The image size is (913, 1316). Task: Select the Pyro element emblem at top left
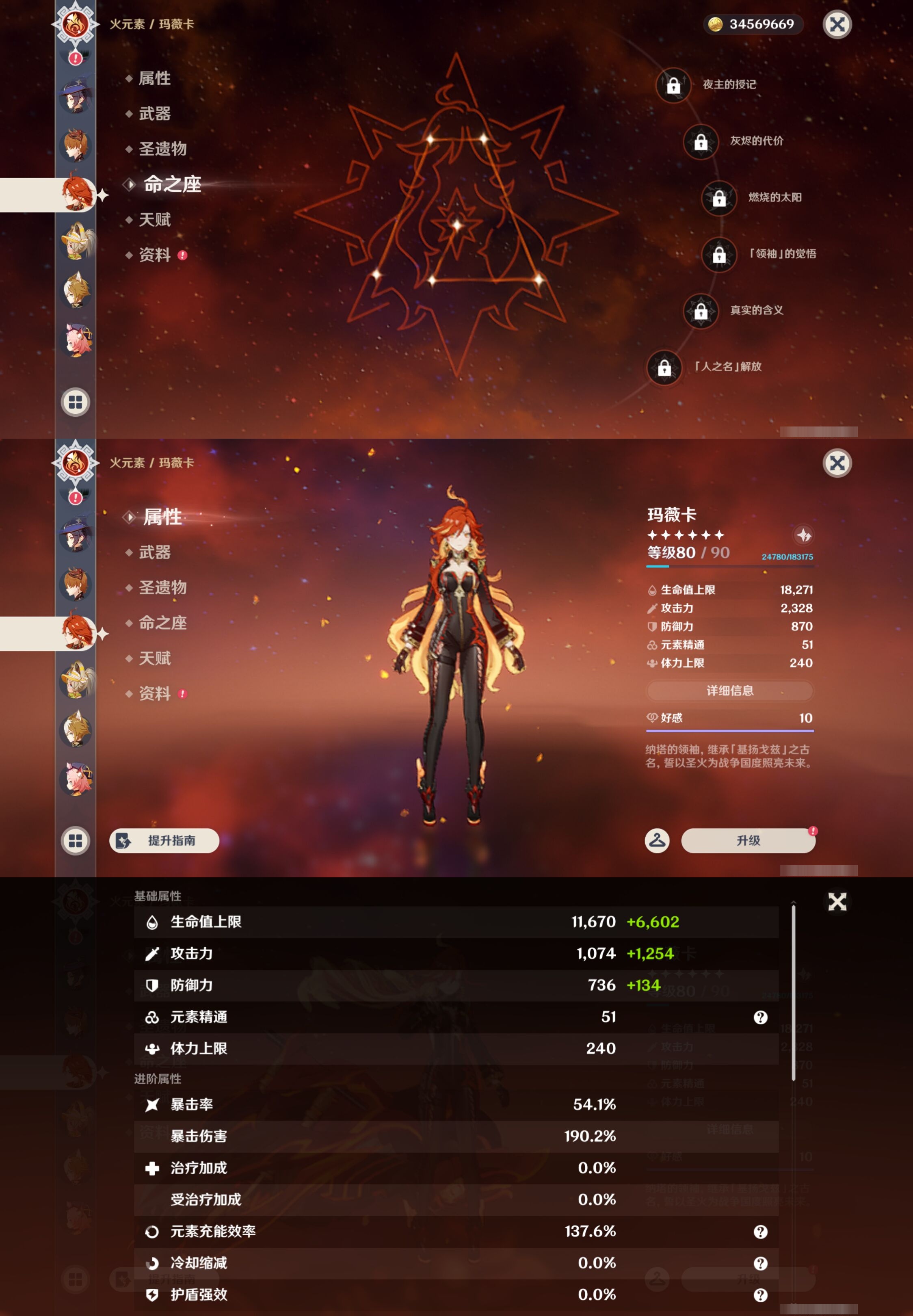[x=75, y=24]
